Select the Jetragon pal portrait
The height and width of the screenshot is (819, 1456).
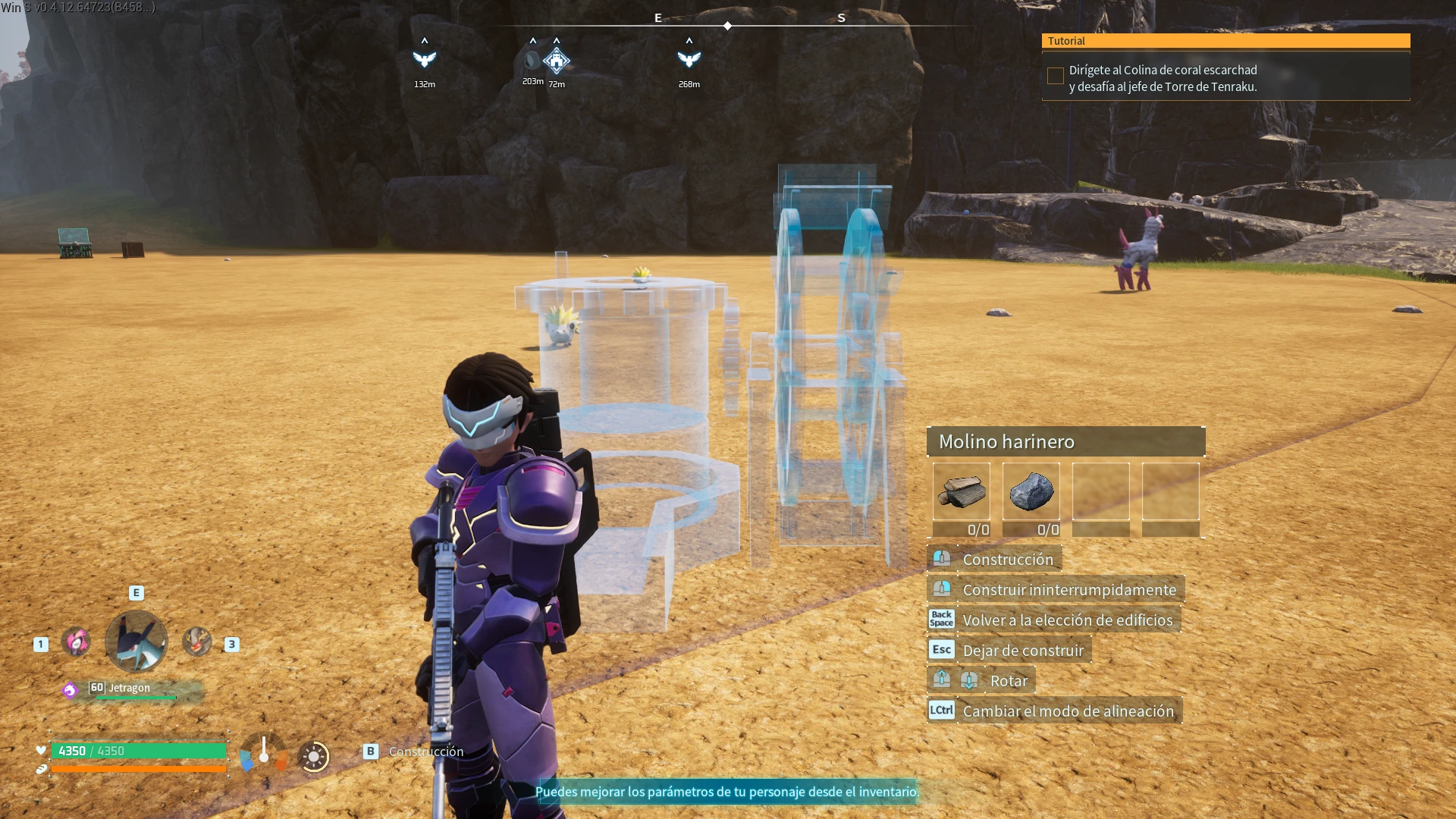[136, 642]
